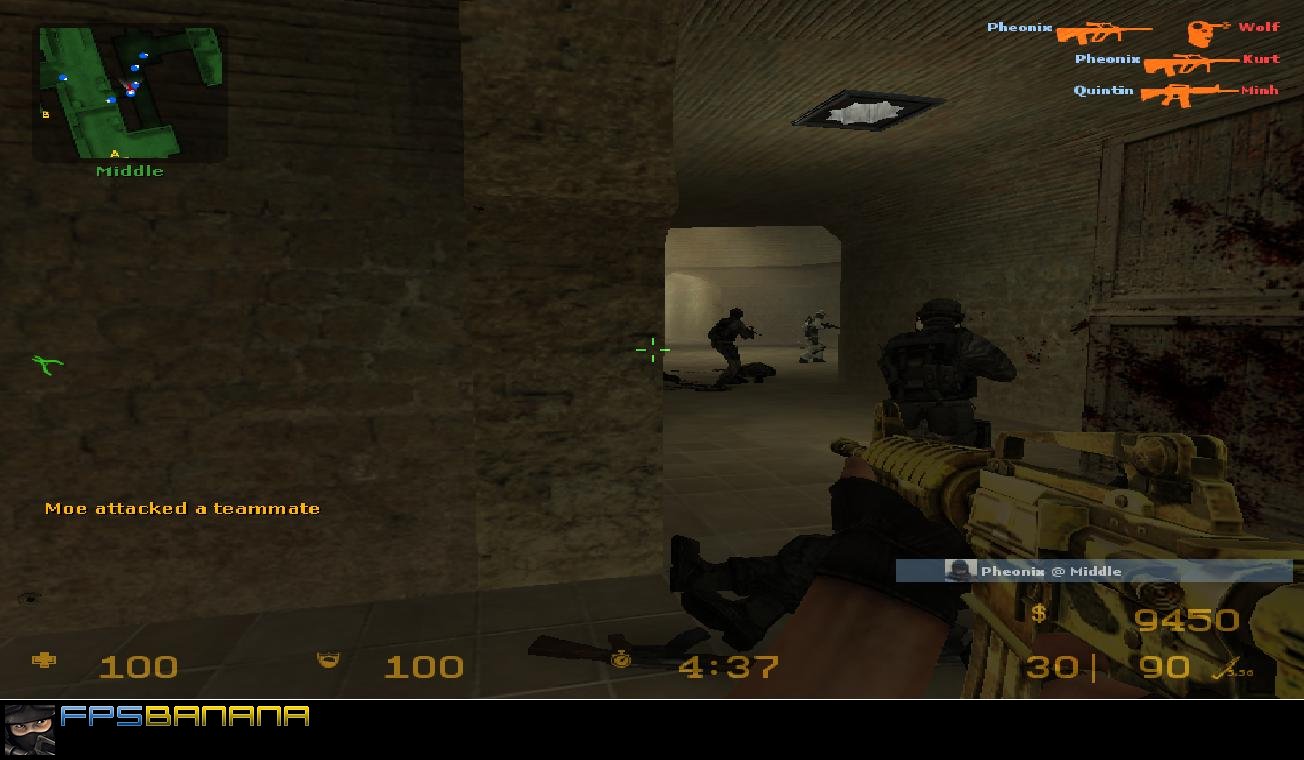
Task: Select the AUG rifle icon in Pheonix-Kurt kill notice
Action: (1189, 63)
